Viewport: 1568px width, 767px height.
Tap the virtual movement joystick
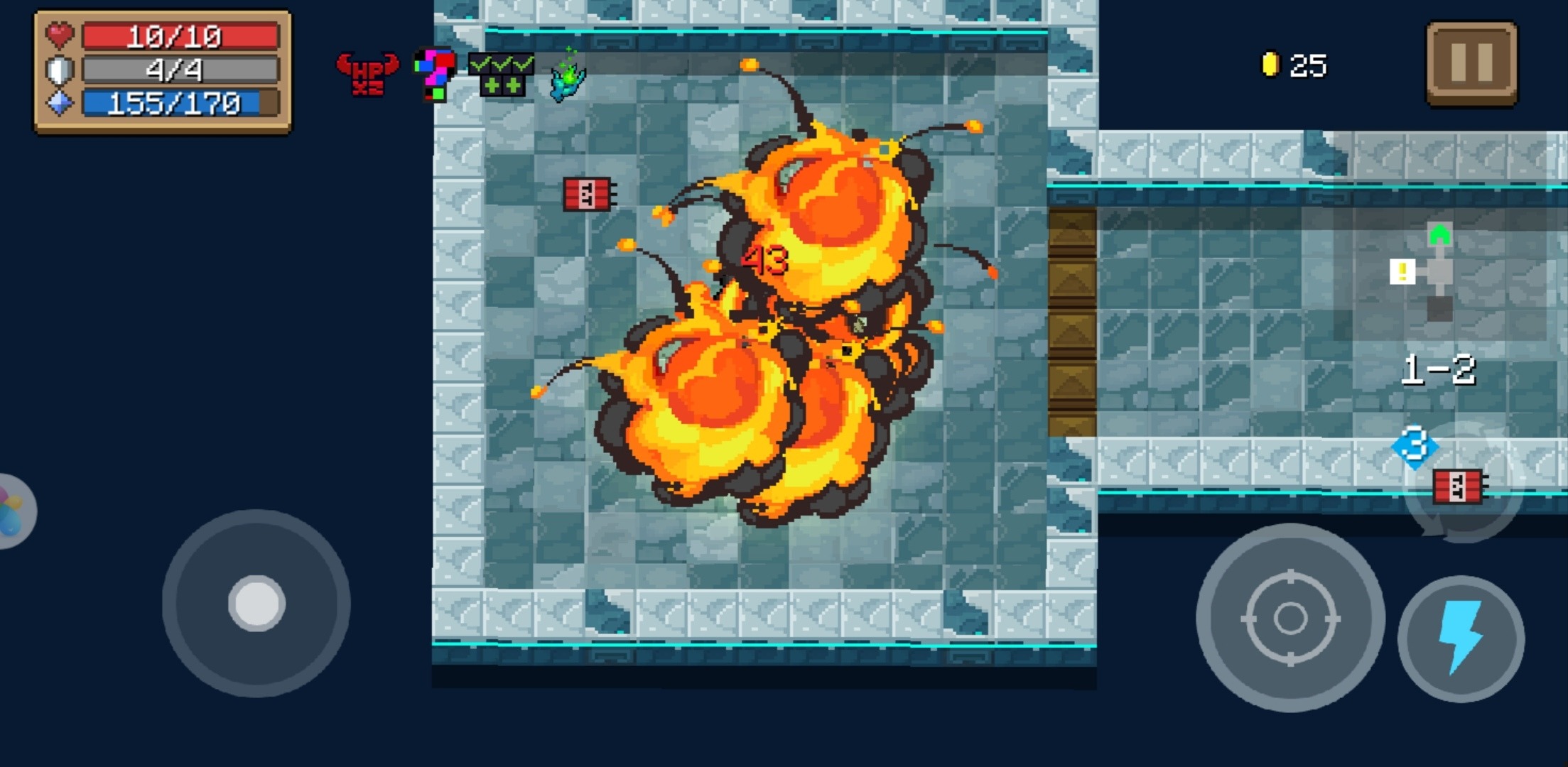tap(256, 604)
